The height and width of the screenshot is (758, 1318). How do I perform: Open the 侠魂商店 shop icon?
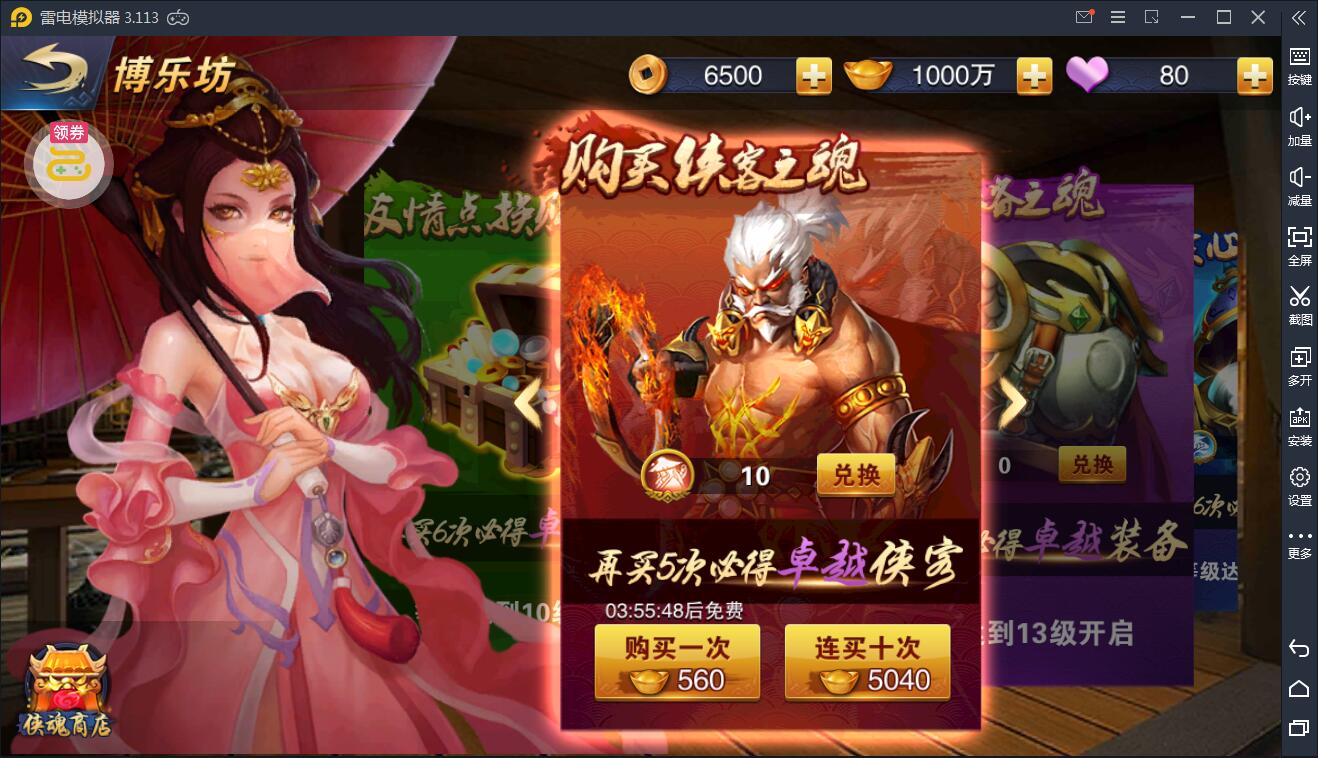(68, 690)
